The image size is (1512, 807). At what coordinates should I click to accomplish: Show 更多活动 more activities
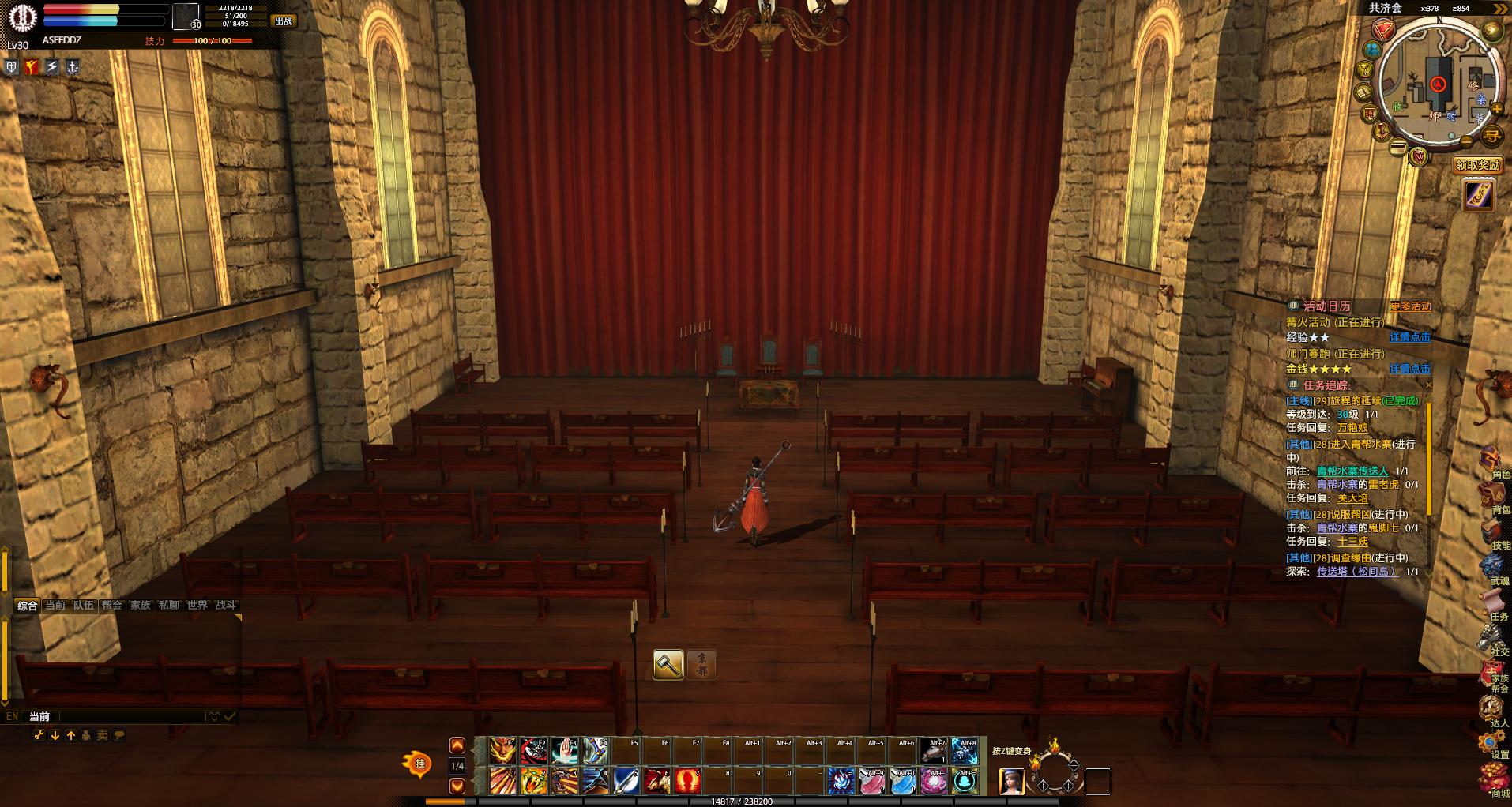1410,306
